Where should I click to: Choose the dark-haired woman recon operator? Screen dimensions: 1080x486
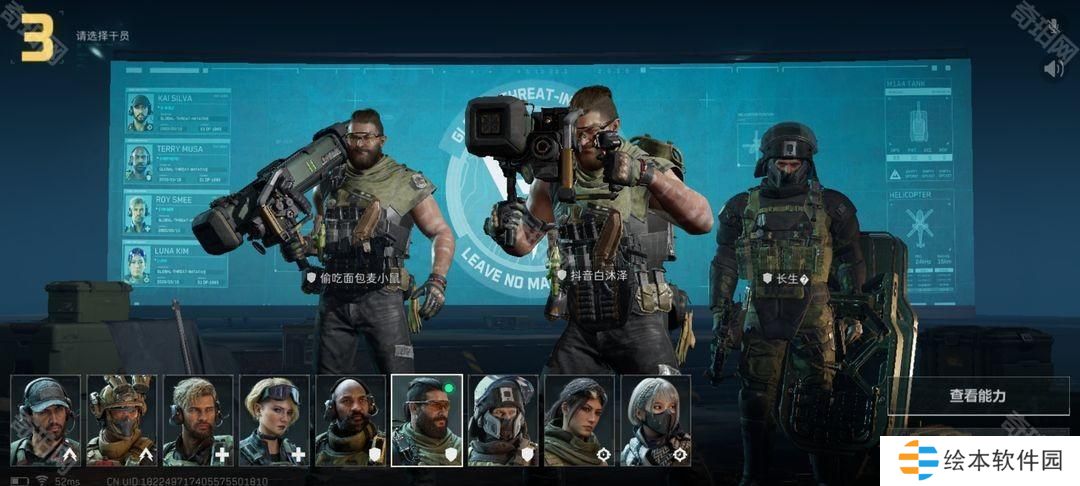pyautogui.click(x=579, y=420)
